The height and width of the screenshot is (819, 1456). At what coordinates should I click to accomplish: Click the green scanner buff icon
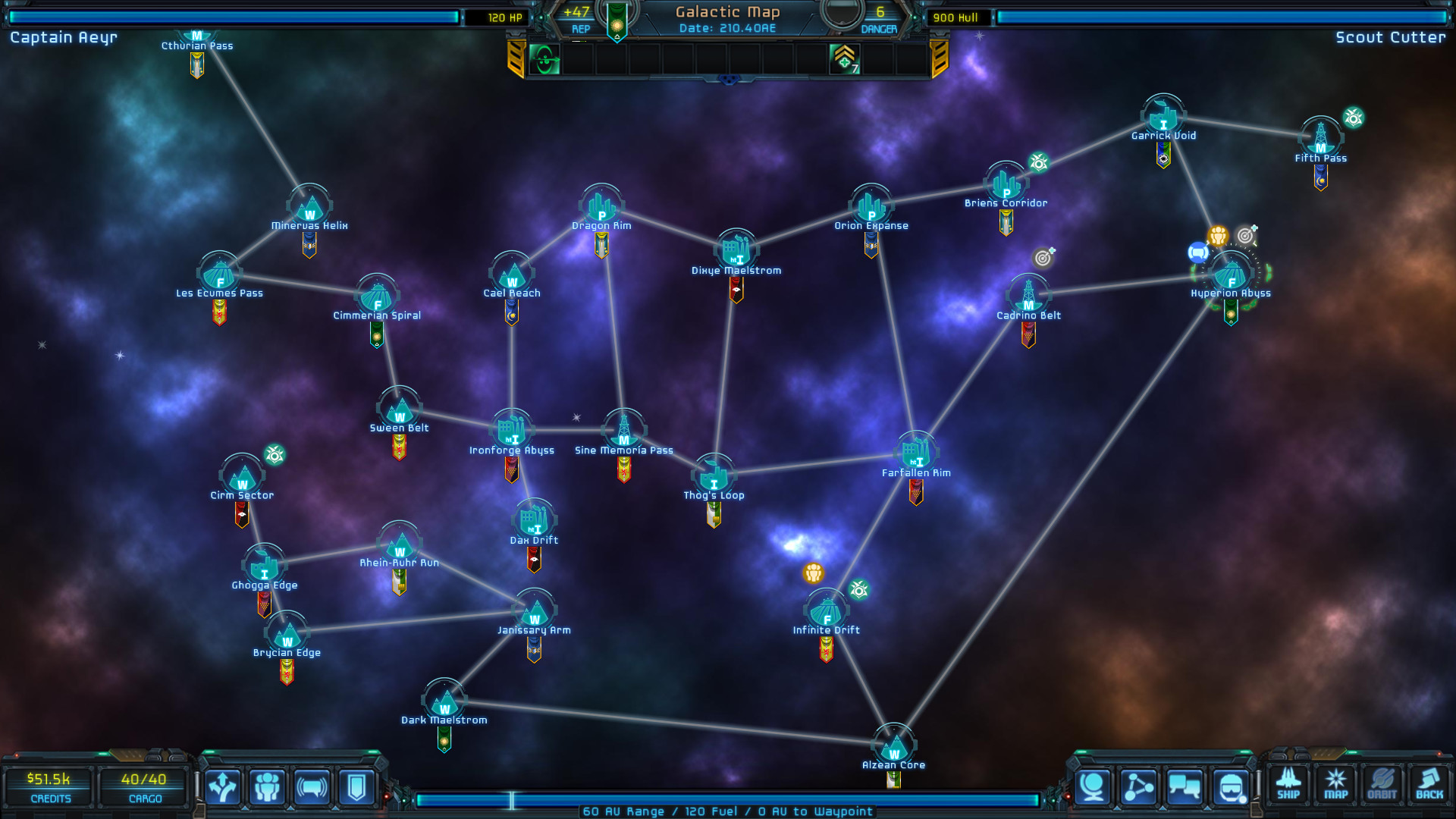coord(544,59)
